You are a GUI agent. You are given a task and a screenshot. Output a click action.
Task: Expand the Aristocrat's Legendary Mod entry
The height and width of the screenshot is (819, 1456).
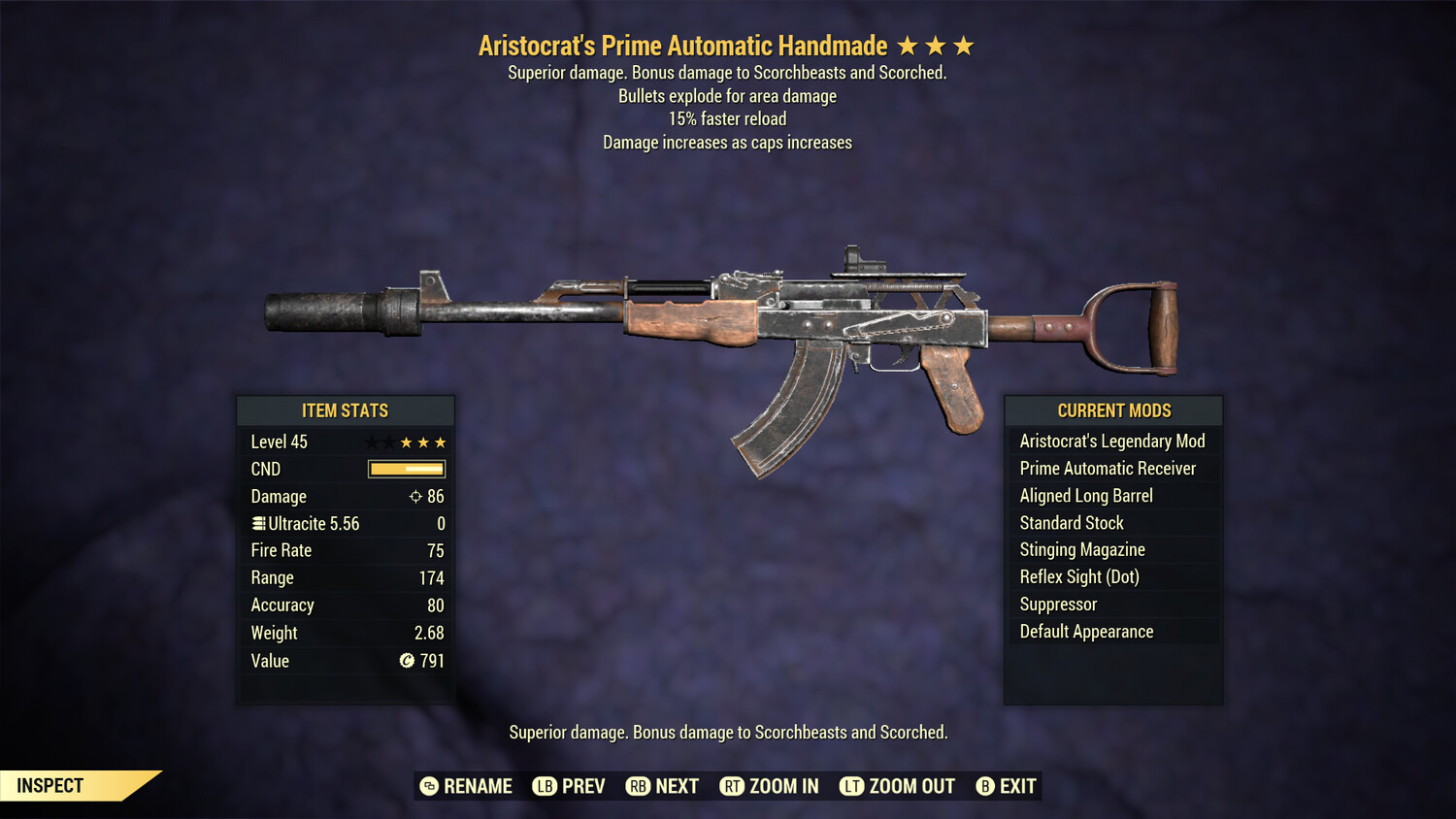(1112, 441)
